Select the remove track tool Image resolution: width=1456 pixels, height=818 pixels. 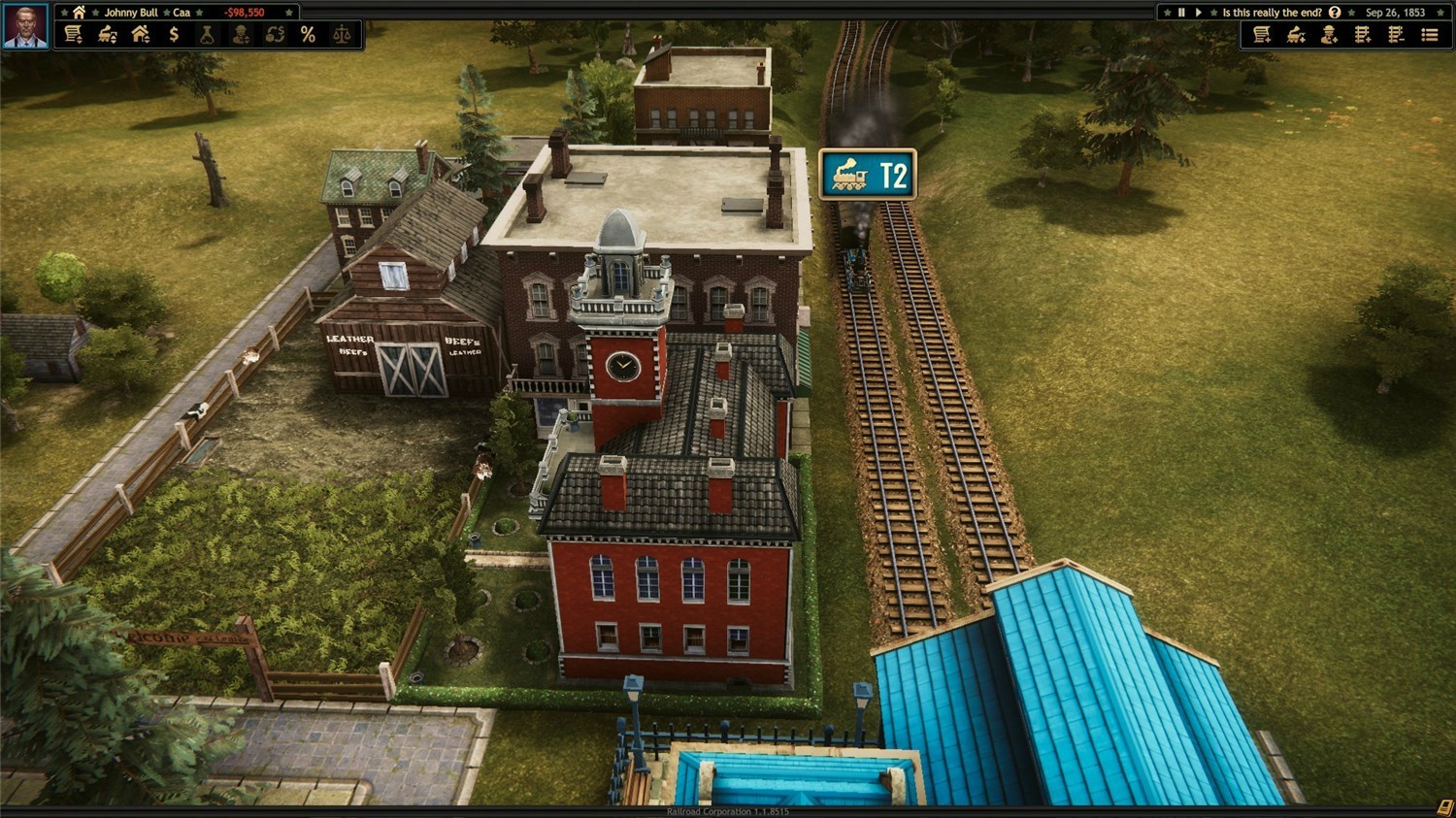point(1396,35)
